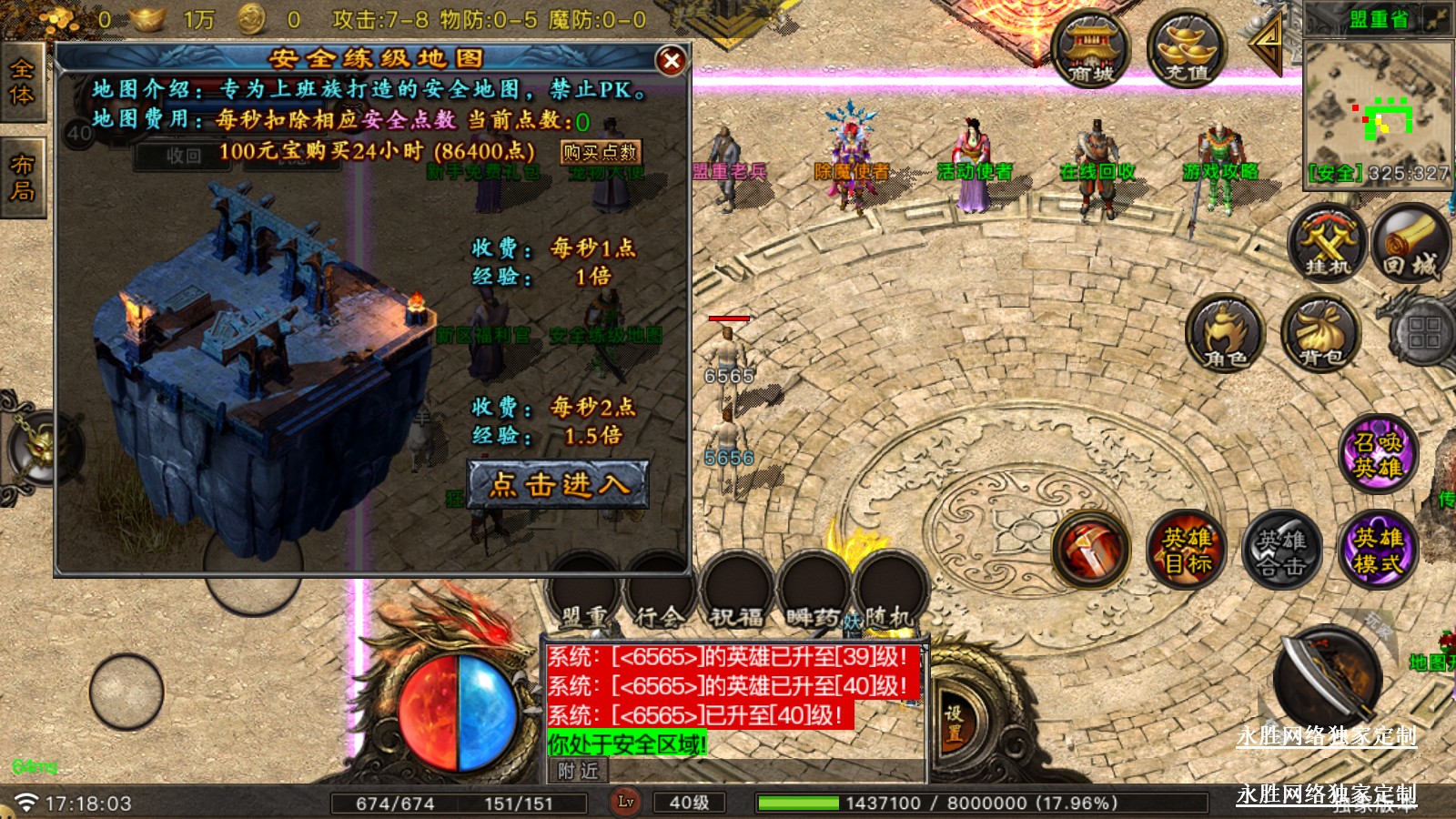
Task: Open the 充值 recharge icon
Action: coord(1187,49)
